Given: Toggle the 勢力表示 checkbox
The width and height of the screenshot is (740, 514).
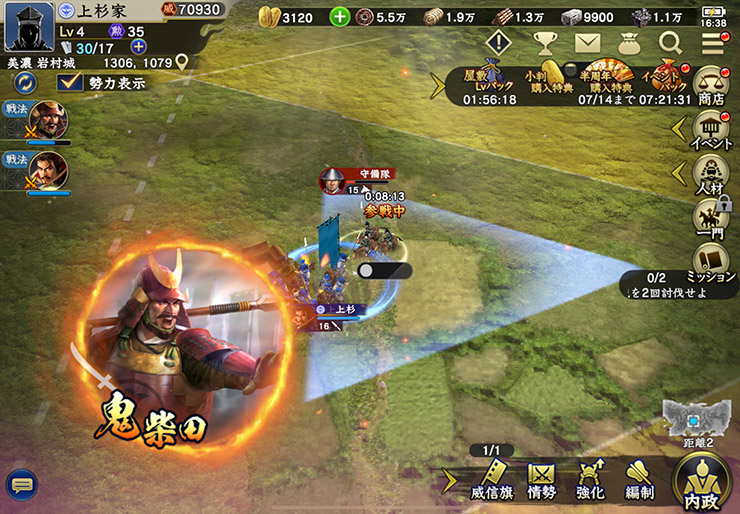Looking at the screenshot, I should [70, 83].
